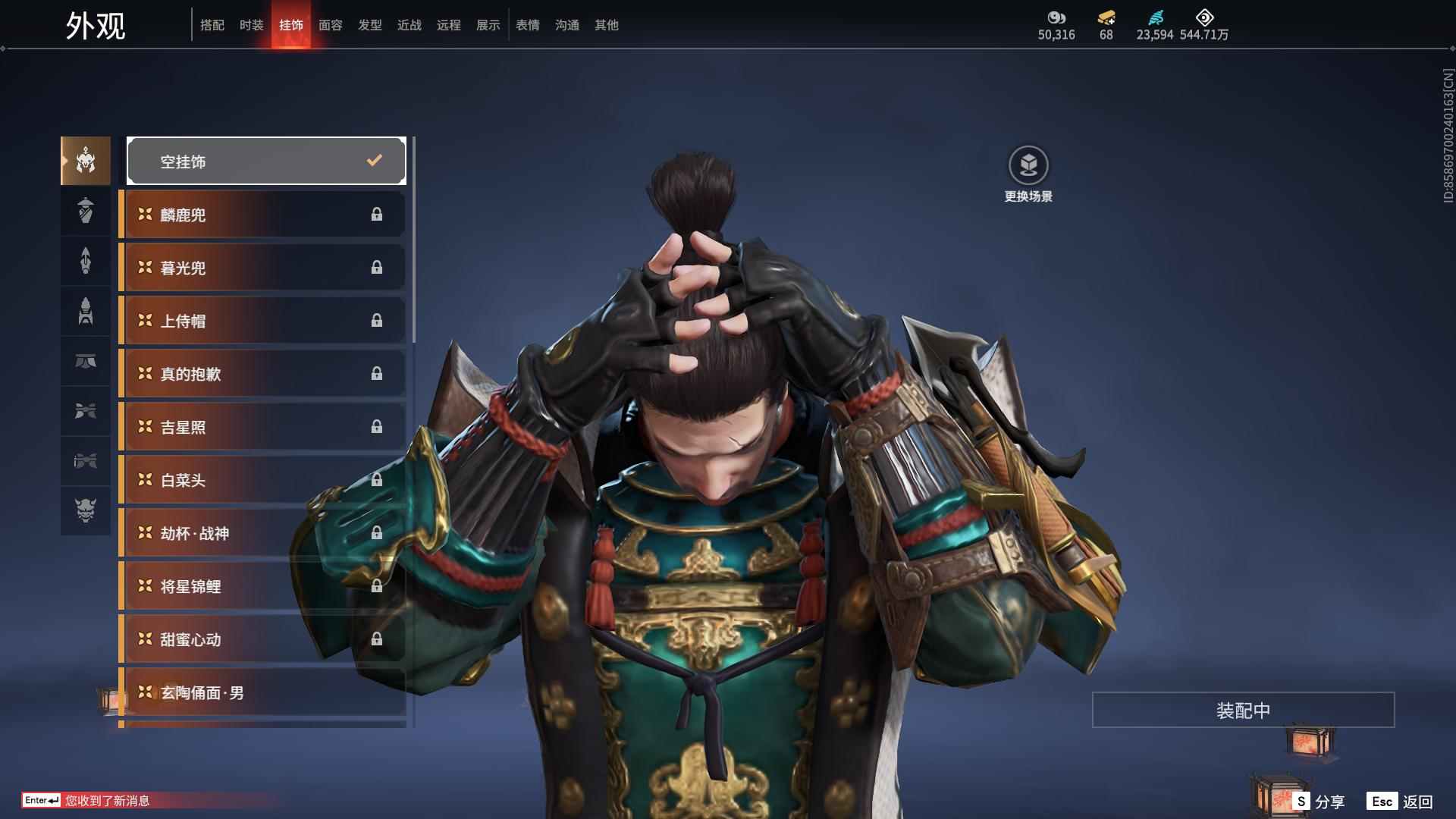Switch to the 时装 tab
Screen dimensions: 1456x819
pos(251,24)
